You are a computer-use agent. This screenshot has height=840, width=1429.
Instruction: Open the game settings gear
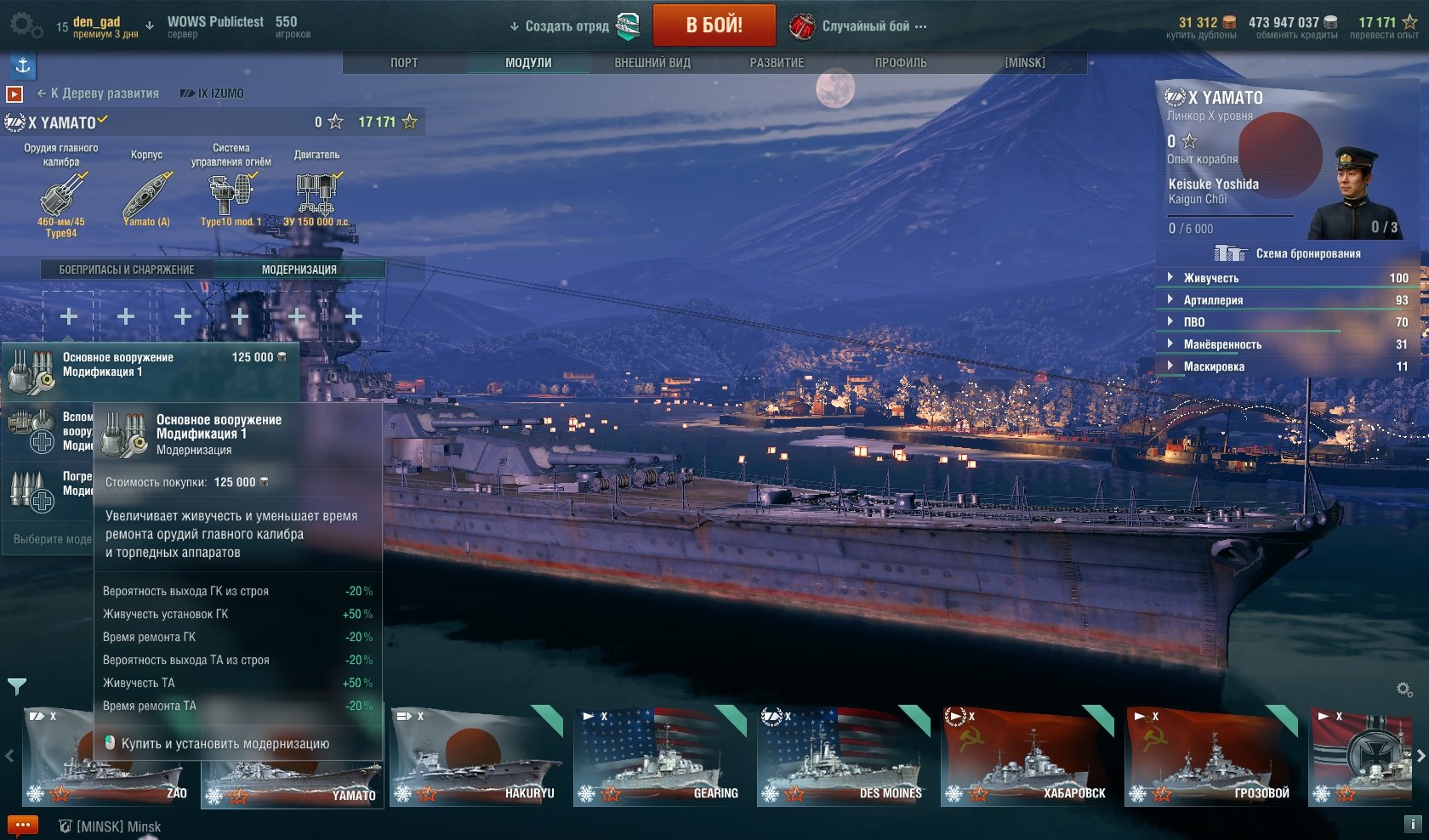coord(24,25)
